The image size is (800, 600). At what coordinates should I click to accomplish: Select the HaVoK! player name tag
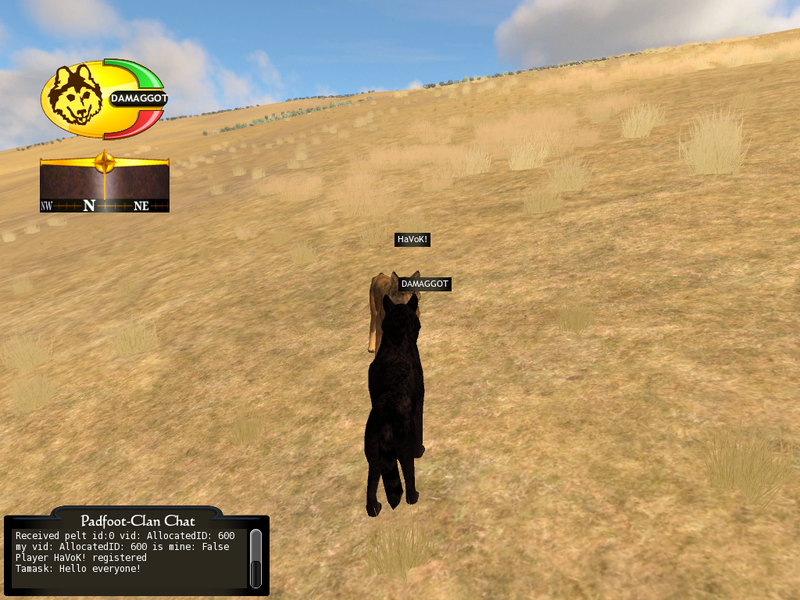[x=412, y=240]
